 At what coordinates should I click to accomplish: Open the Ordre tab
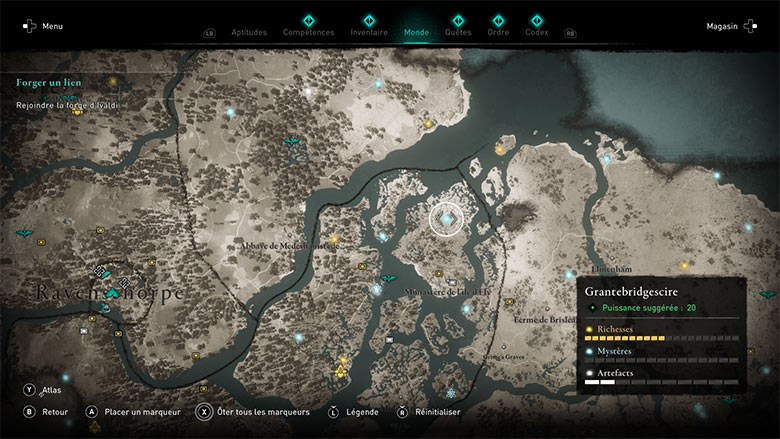point(498,32)
